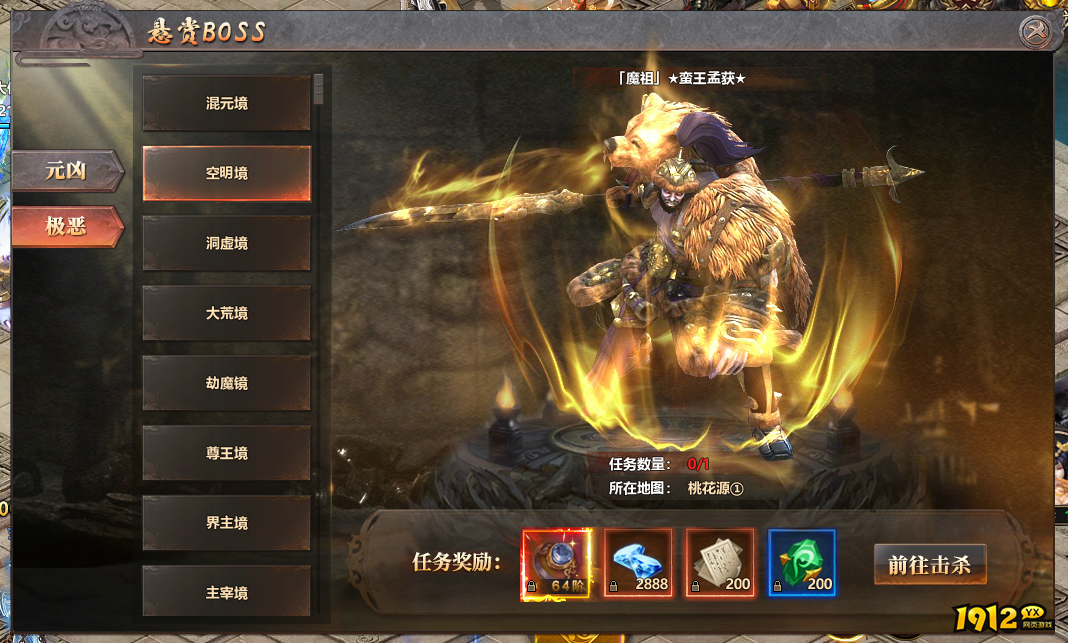This screenshot has height=643, width=1068.
Task: Switch to the 极恶 tab
Action: click(x=66, y=227)
